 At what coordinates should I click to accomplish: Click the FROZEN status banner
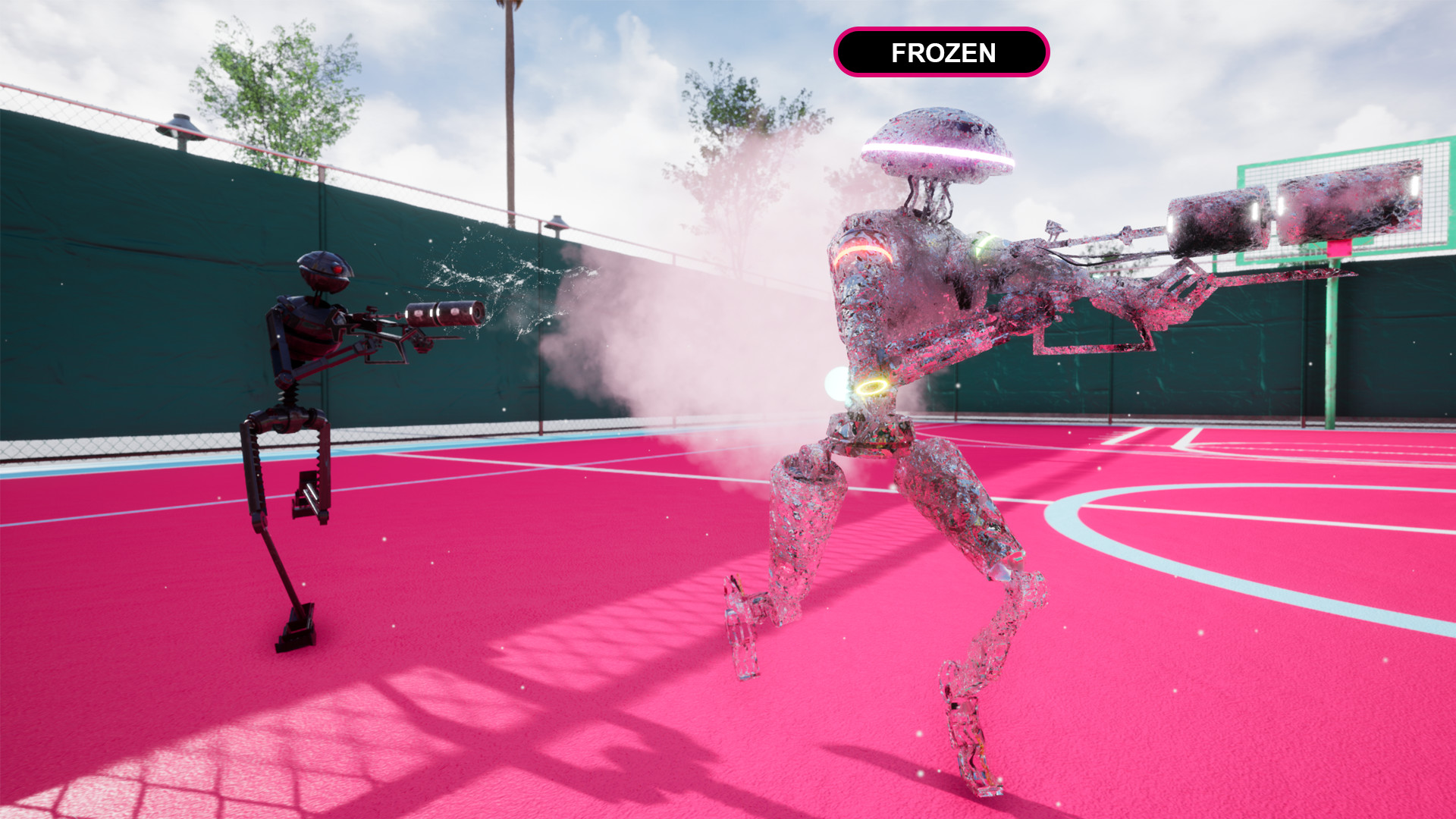943,53
